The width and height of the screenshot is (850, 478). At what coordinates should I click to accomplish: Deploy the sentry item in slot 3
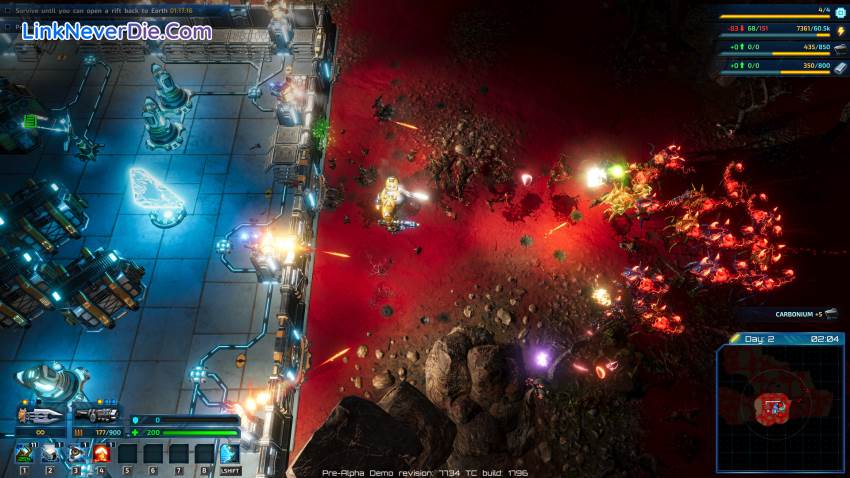(76, 453)
